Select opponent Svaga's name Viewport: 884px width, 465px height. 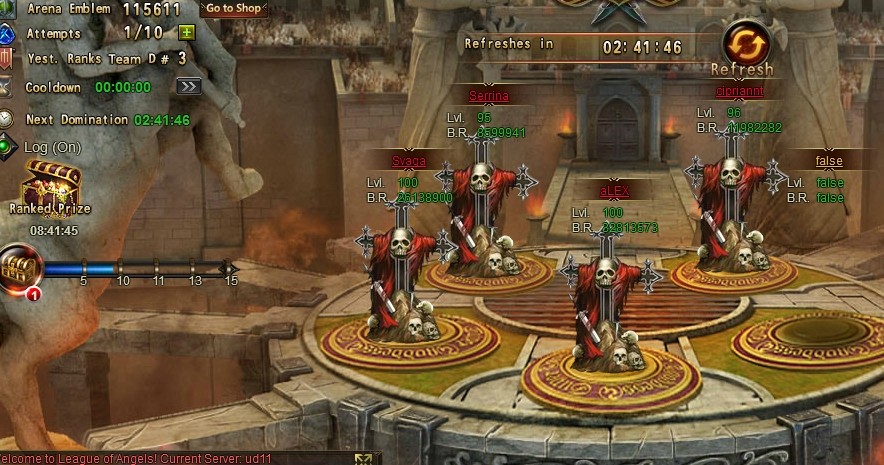[x=409, y=161]
